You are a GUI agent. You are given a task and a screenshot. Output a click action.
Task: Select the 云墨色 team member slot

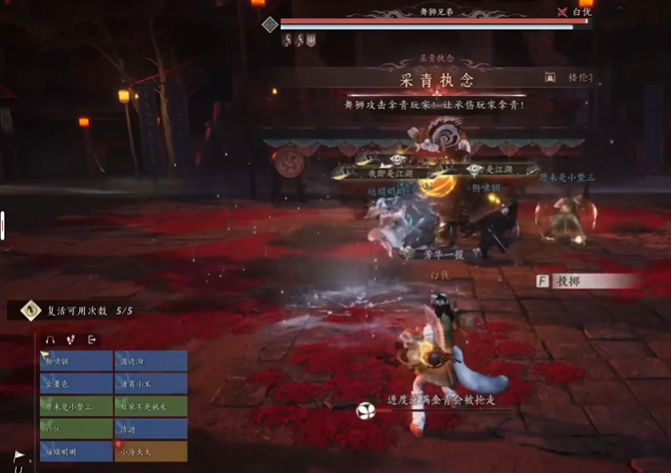76,383
